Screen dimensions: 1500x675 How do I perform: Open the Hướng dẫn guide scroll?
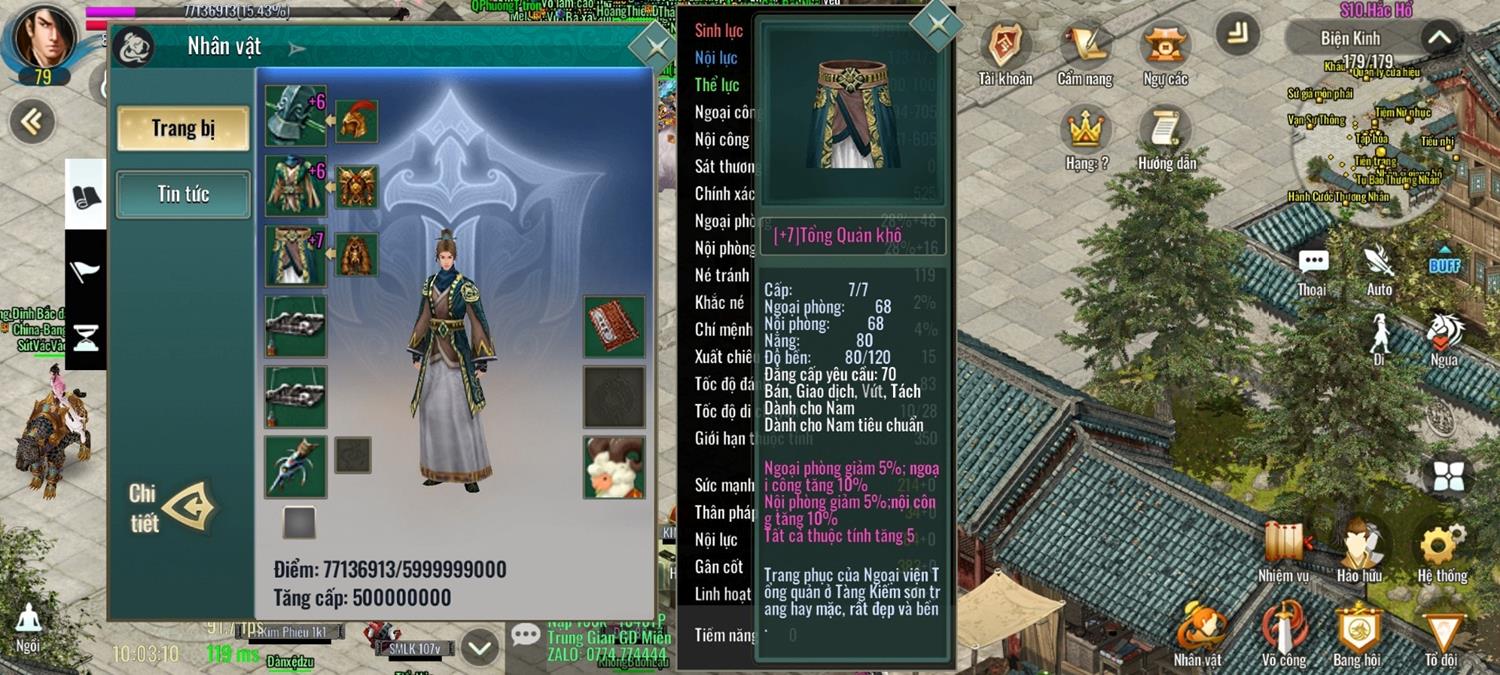(x=1166, y=138)
